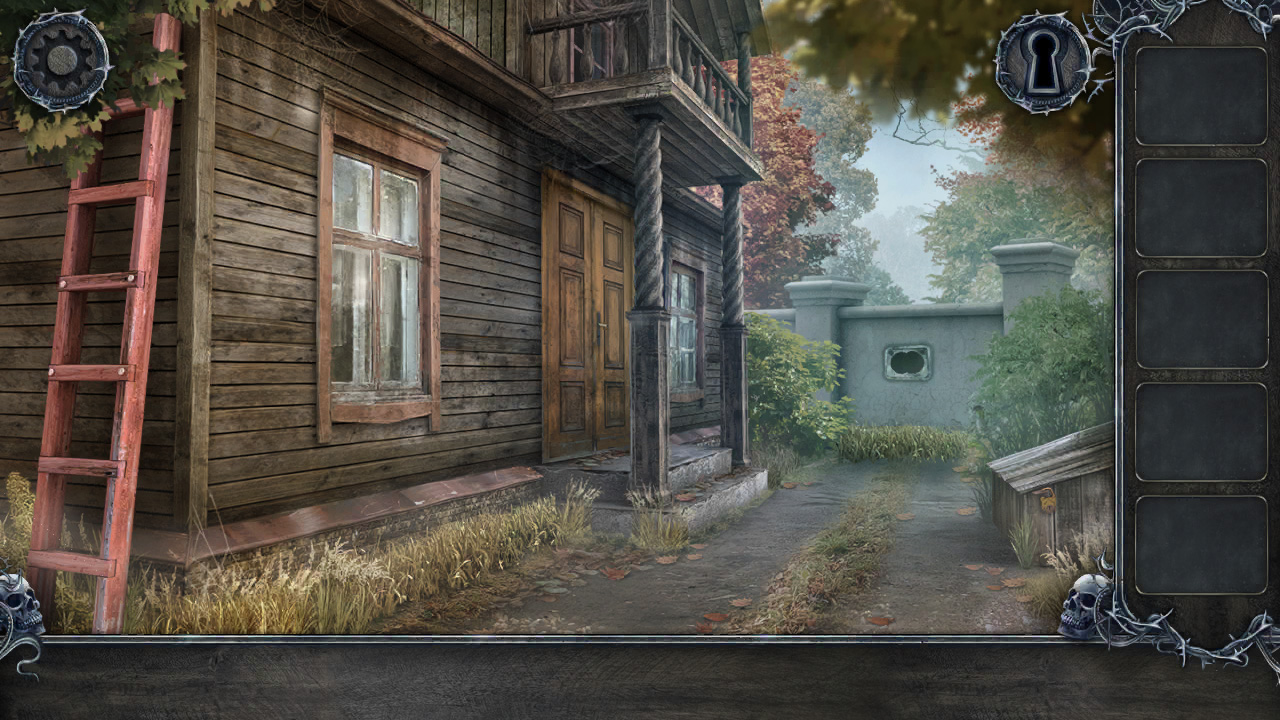
Task: Click the orange padlock on the shed door
Action: (x=1047, y=500)
